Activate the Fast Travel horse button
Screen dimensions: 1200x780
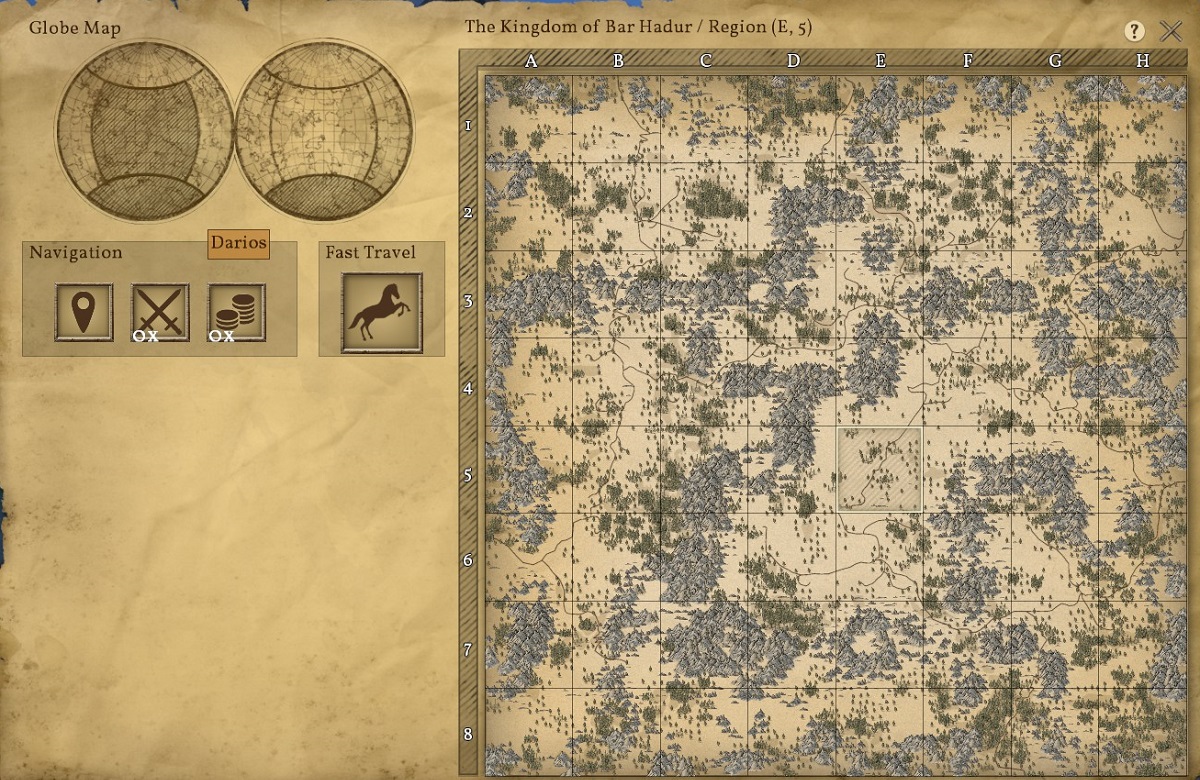tap(381, 313)
